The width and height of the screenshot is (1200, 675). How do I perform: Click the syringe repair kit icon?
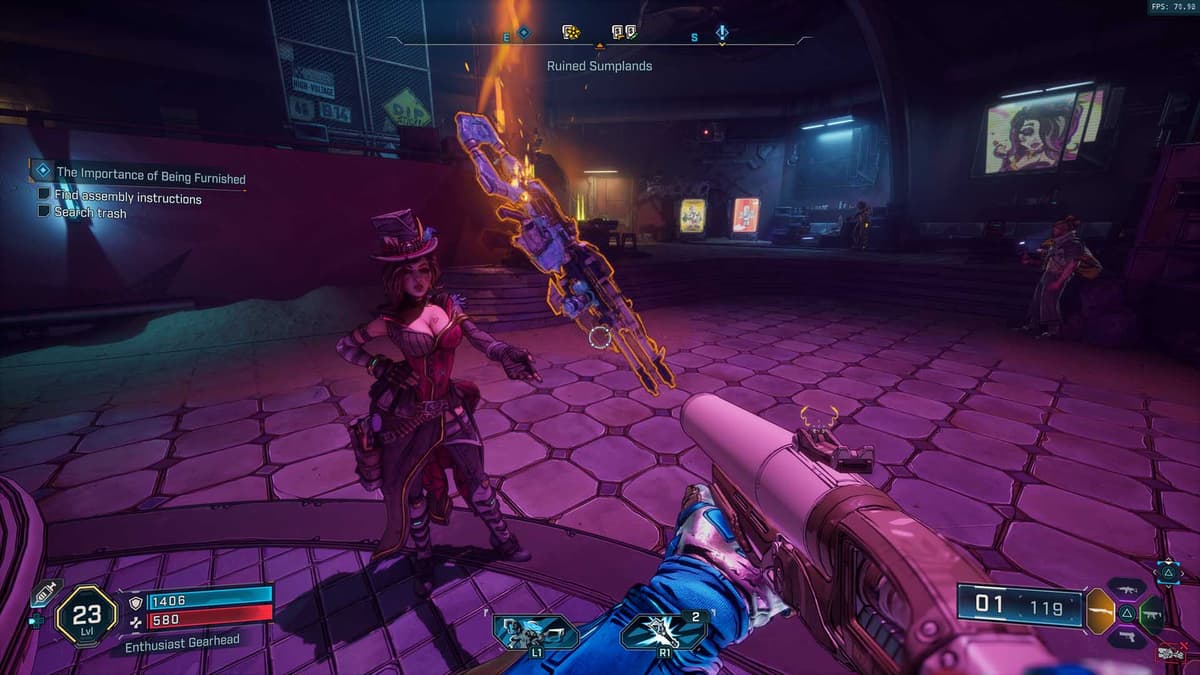point(44,594)
